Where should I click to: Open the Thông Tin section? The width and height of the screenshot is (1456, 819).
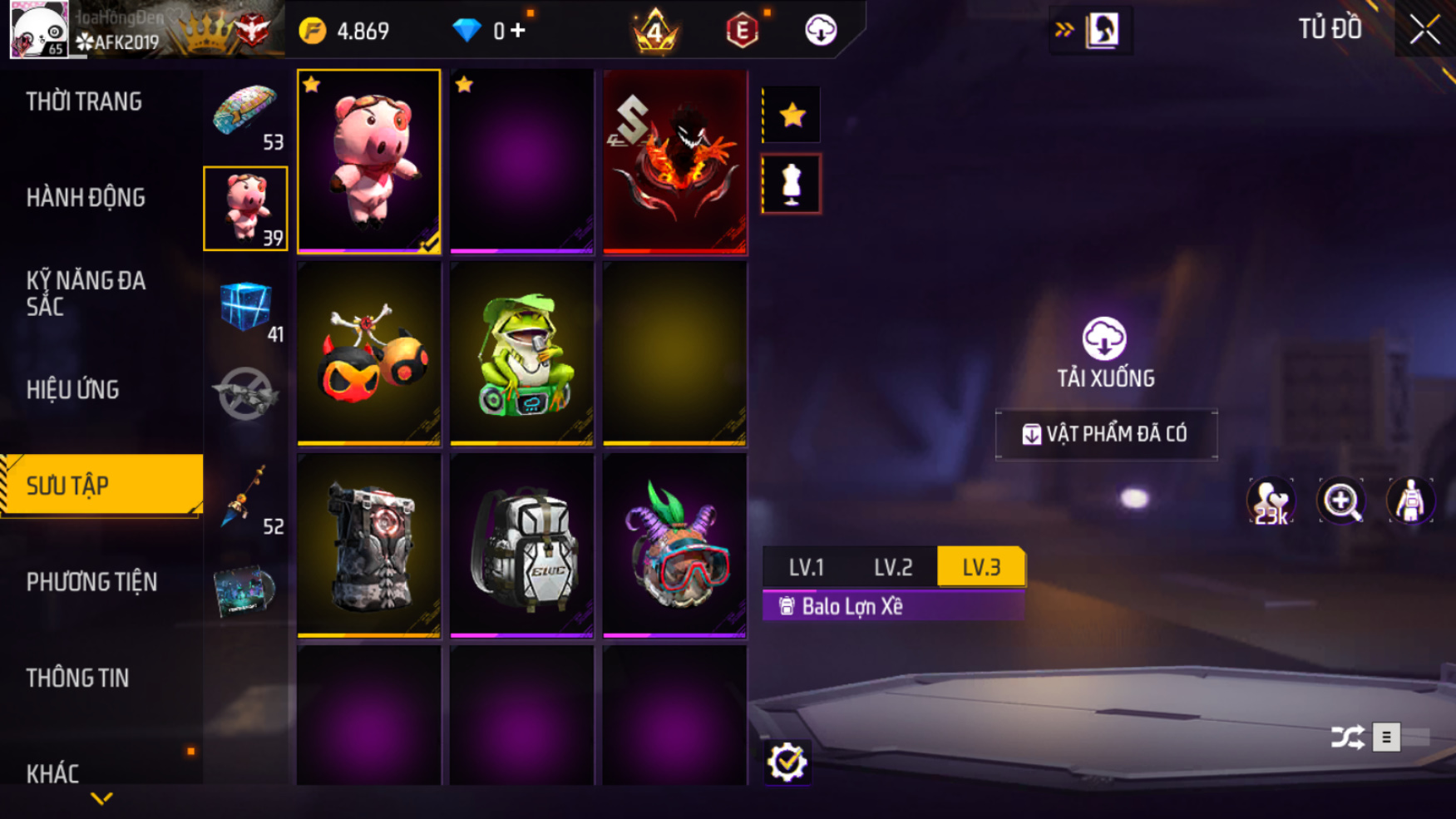click(x=77, y=678)
